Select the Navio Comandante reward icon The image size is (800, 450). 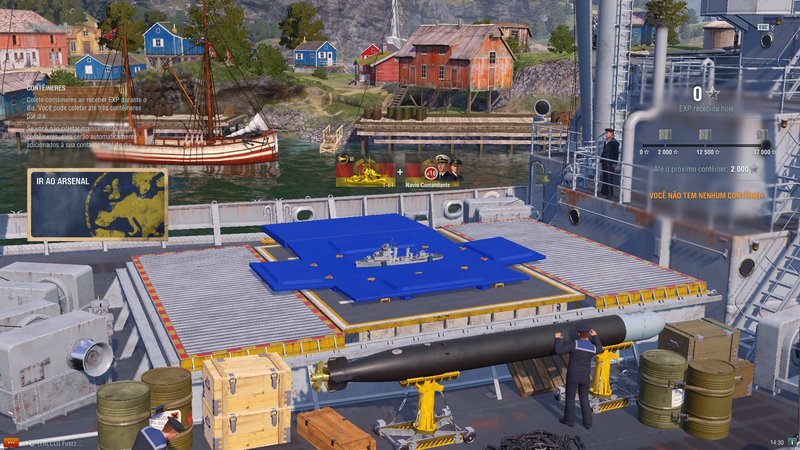(x=434, y=171)
